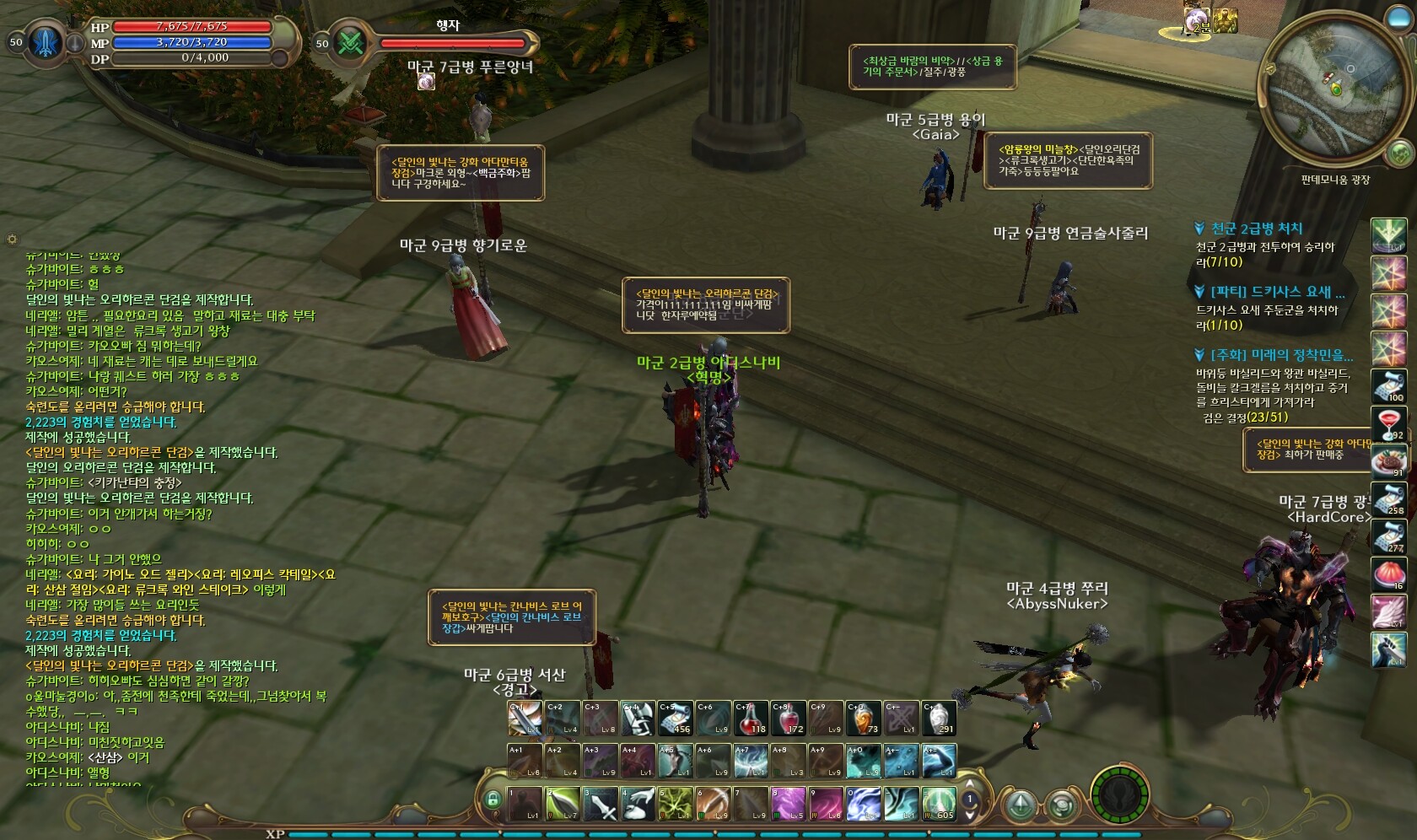Viewport: 1417px width, 840px height.
Task: Use the white jar item showing 291
Action: point(939,718)
